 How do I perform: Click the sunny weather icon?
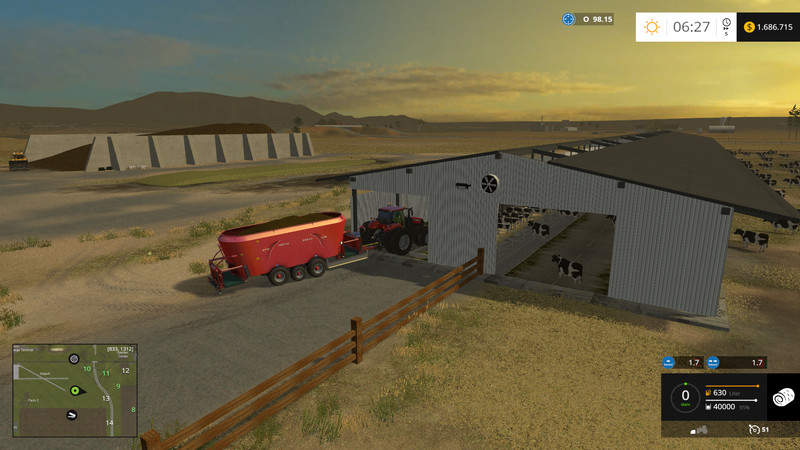pyautogui.click(x=652, y=27)
